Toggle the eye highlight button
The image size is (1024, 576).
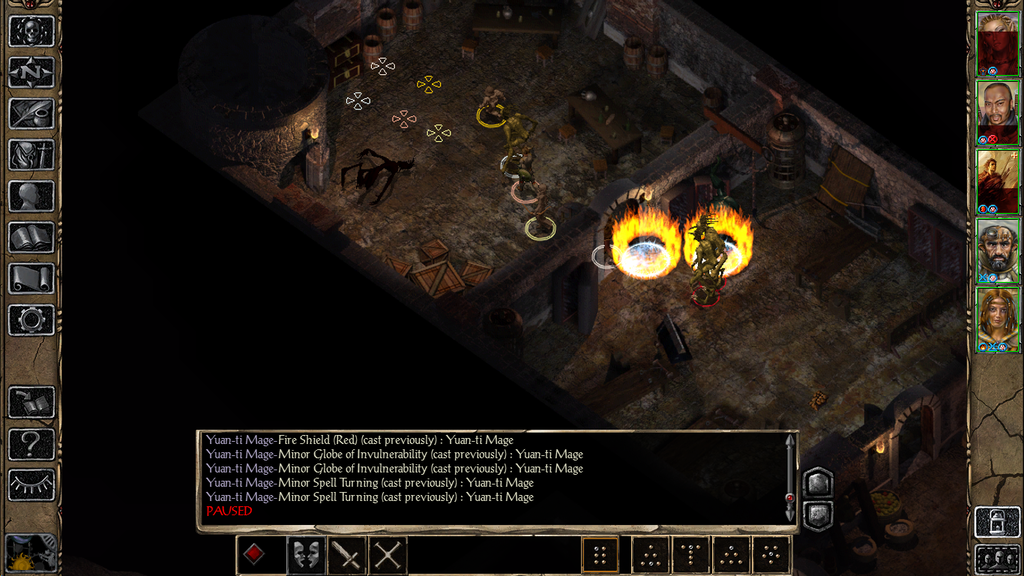click(x=31, y=484)
